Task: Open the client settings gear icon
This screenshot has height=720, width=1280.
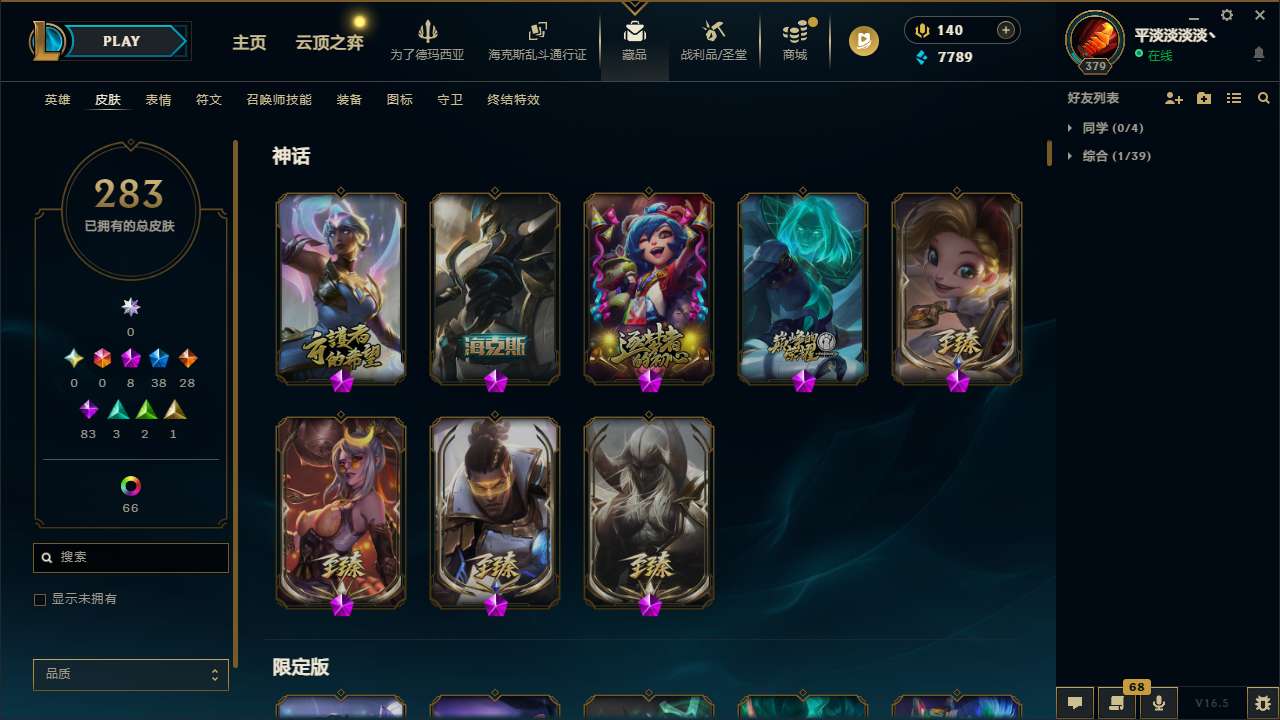Action: tap(1226, 15)
